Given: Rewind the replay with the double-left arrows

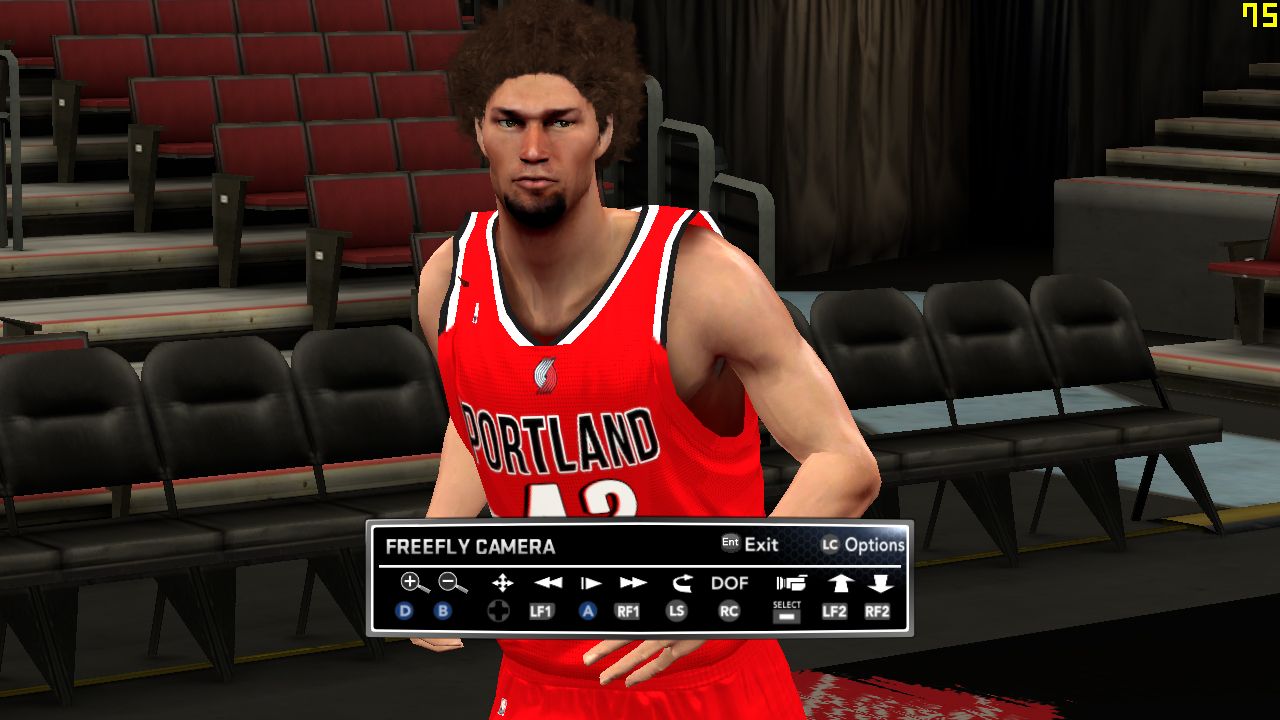Looking at the screenshot, I should [x=547, y=583].
